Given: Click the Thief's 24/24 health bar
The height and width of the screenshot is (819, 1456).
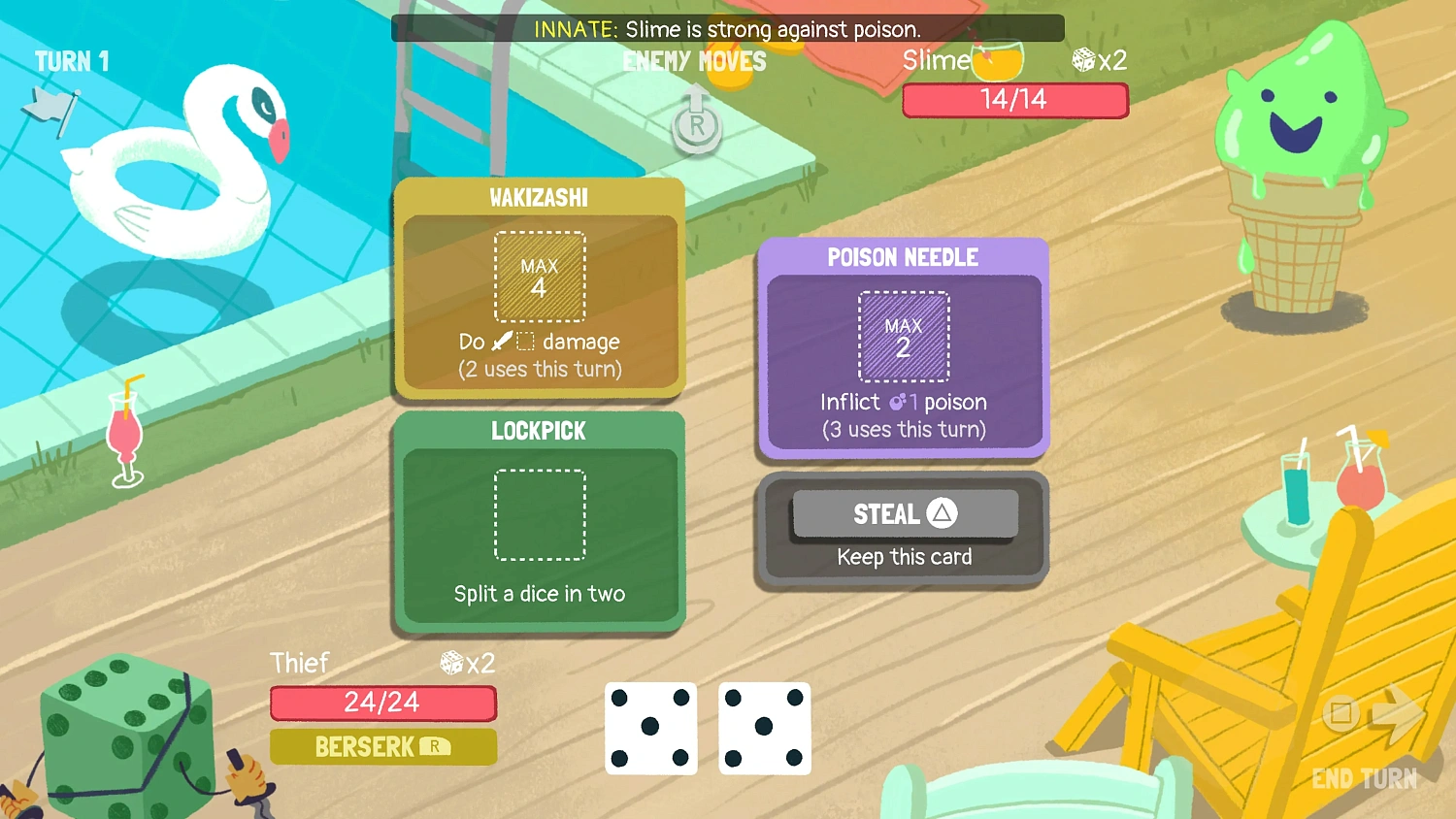Looking at the screenshot, I should [382, 703].
